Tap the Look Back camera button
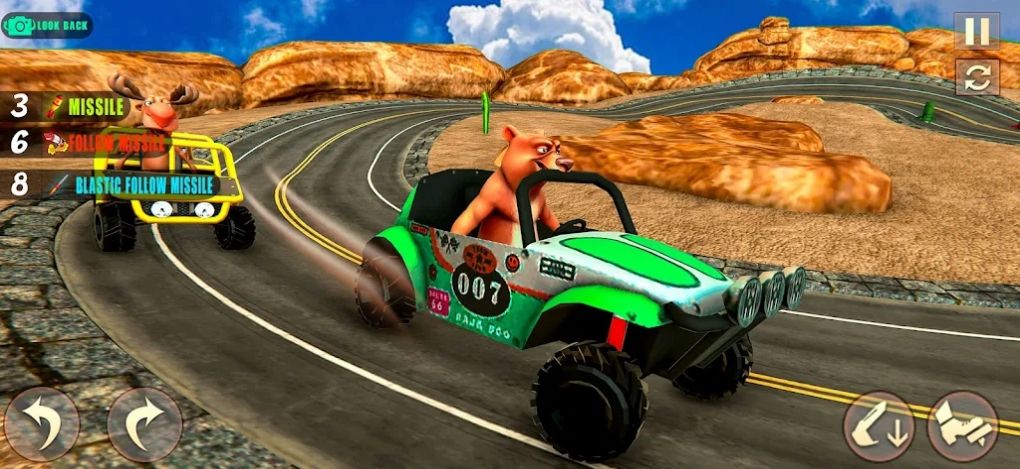 pyautogui.click(x=46, y=25)
